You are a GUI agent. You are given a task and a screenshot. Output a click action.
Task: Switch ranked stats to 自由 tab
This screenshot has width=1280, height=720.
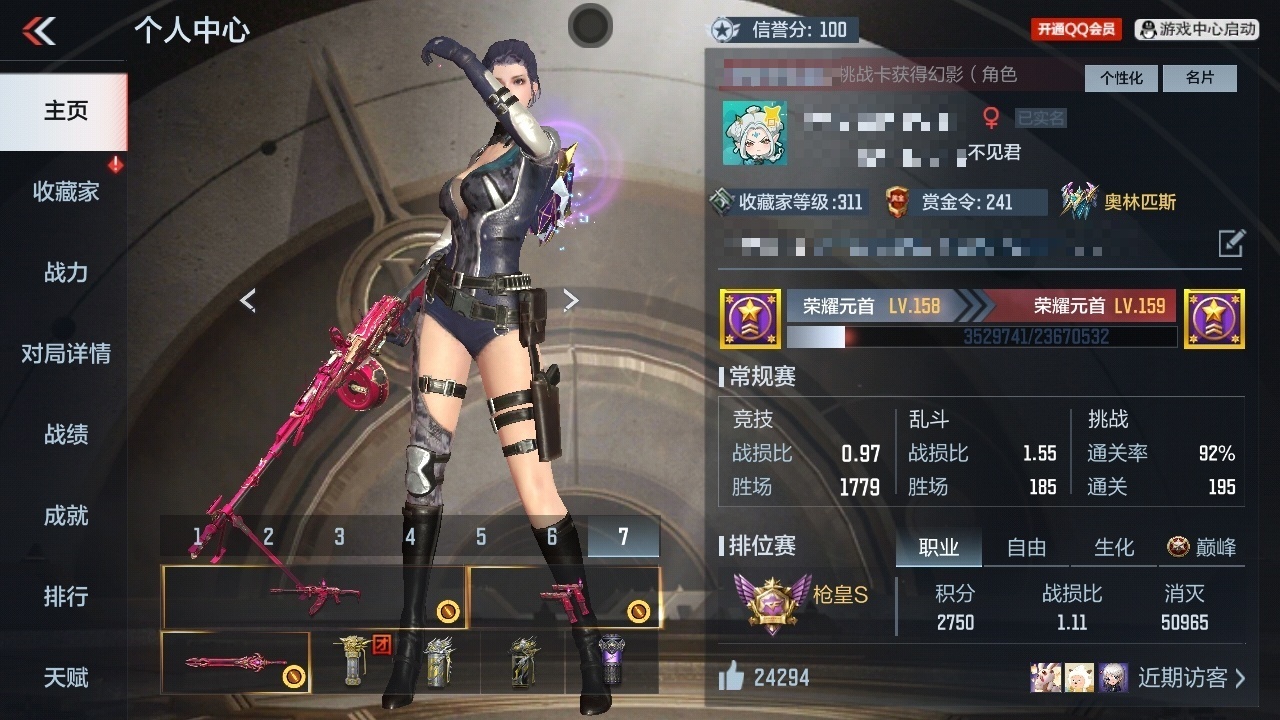tap(1026, 548)
